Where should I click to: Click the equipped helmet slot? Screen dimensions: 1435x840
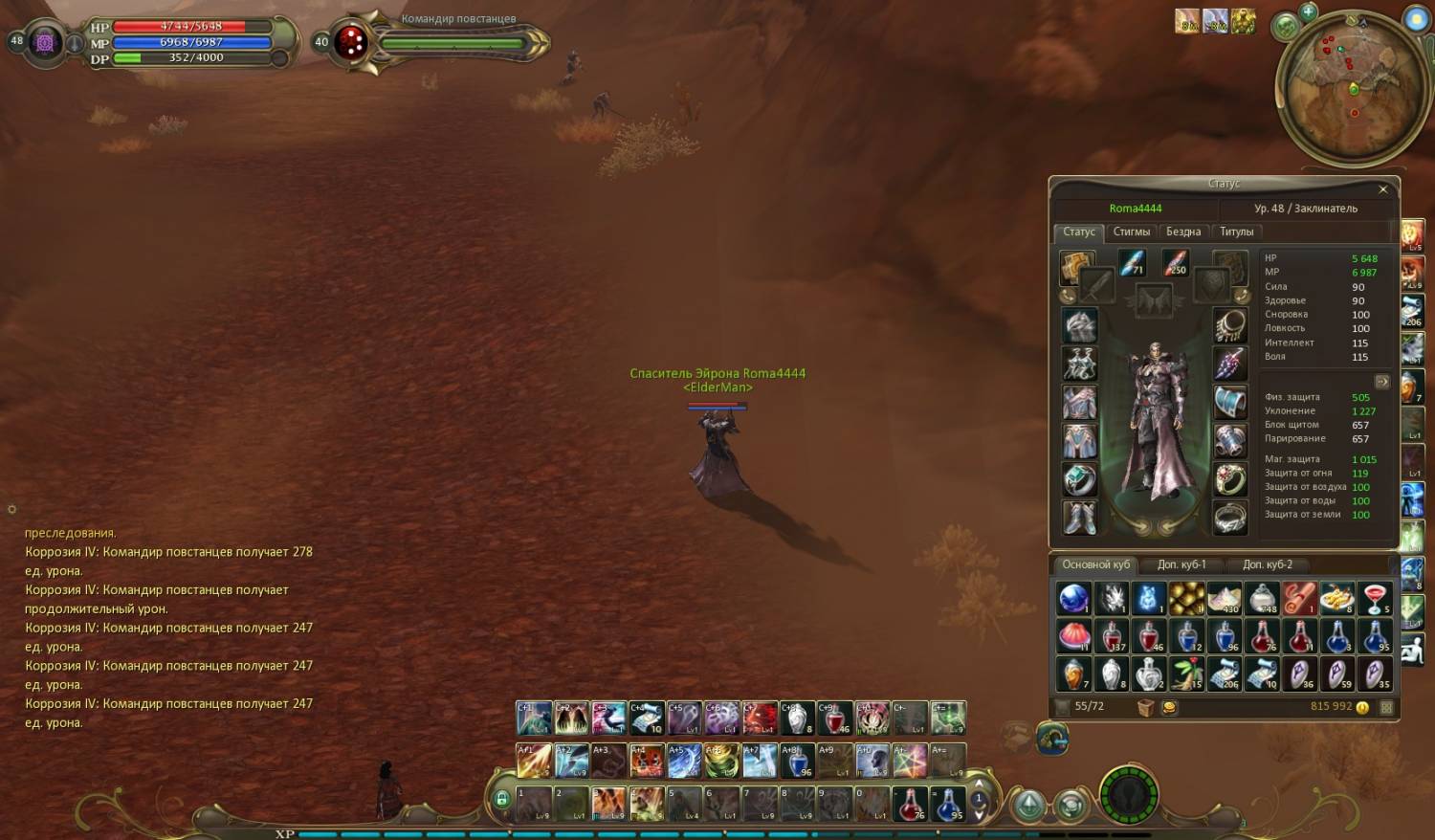coord(1080,326)
